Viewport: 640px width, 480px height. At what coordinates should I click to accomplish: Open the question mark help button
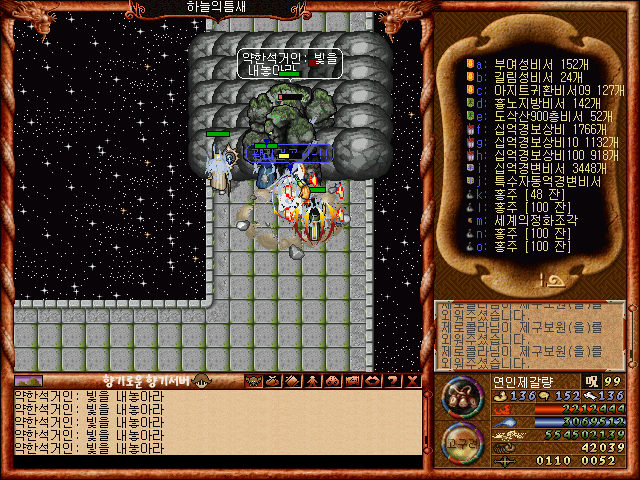pyautogui.click(x=393, y=380)
